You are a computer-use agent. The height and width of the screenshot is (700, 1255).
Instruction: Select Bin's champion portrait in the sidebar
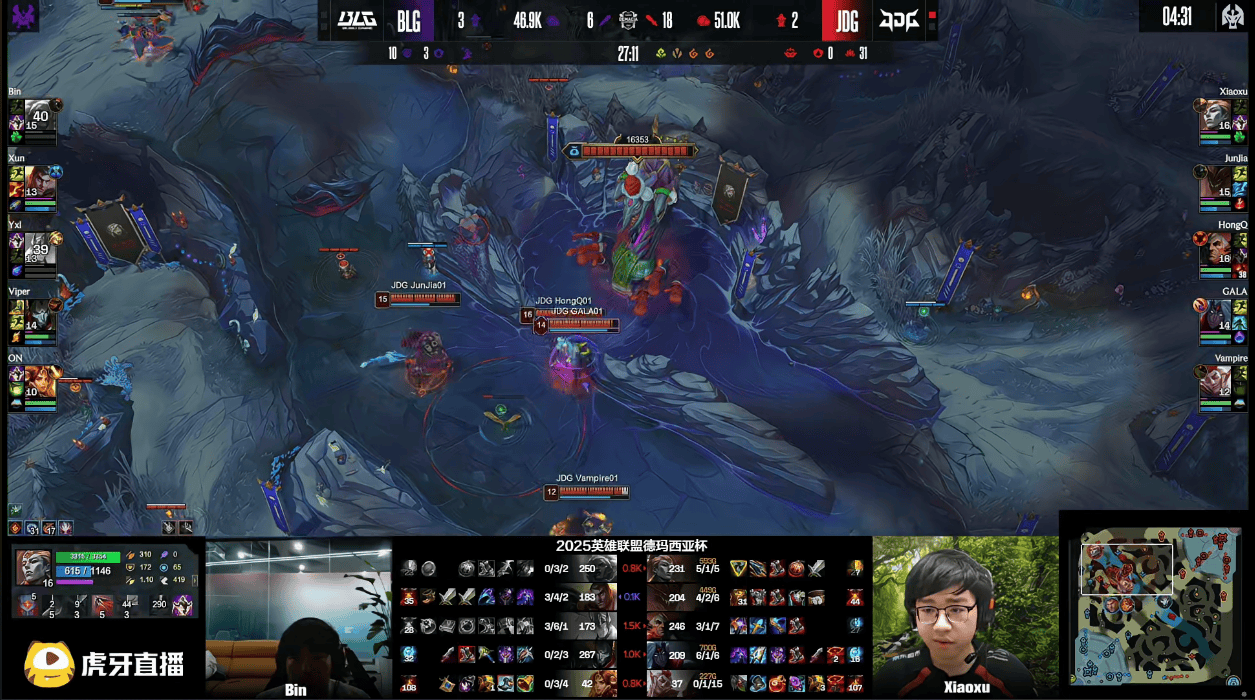click(x=38, y=113)
